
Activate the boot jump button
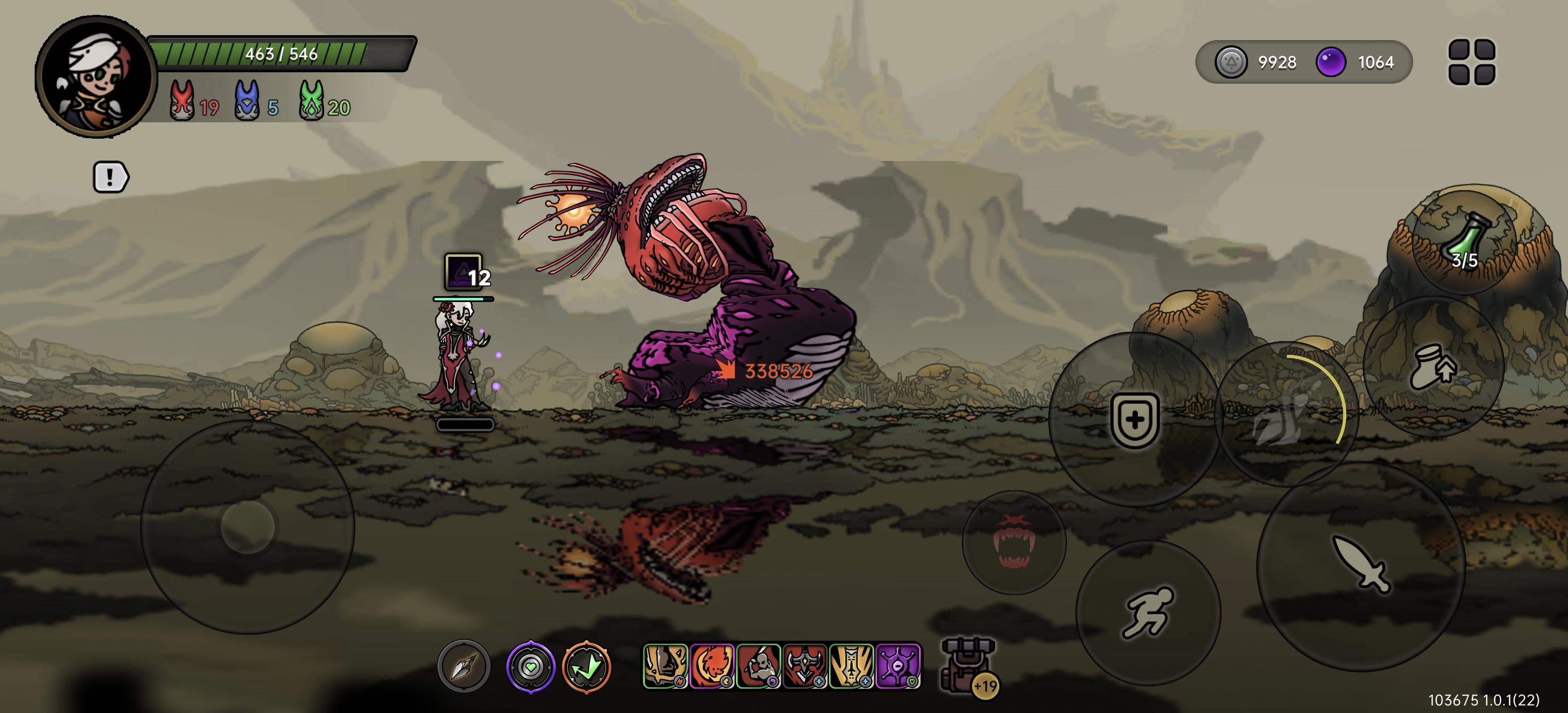[1433, 368]
